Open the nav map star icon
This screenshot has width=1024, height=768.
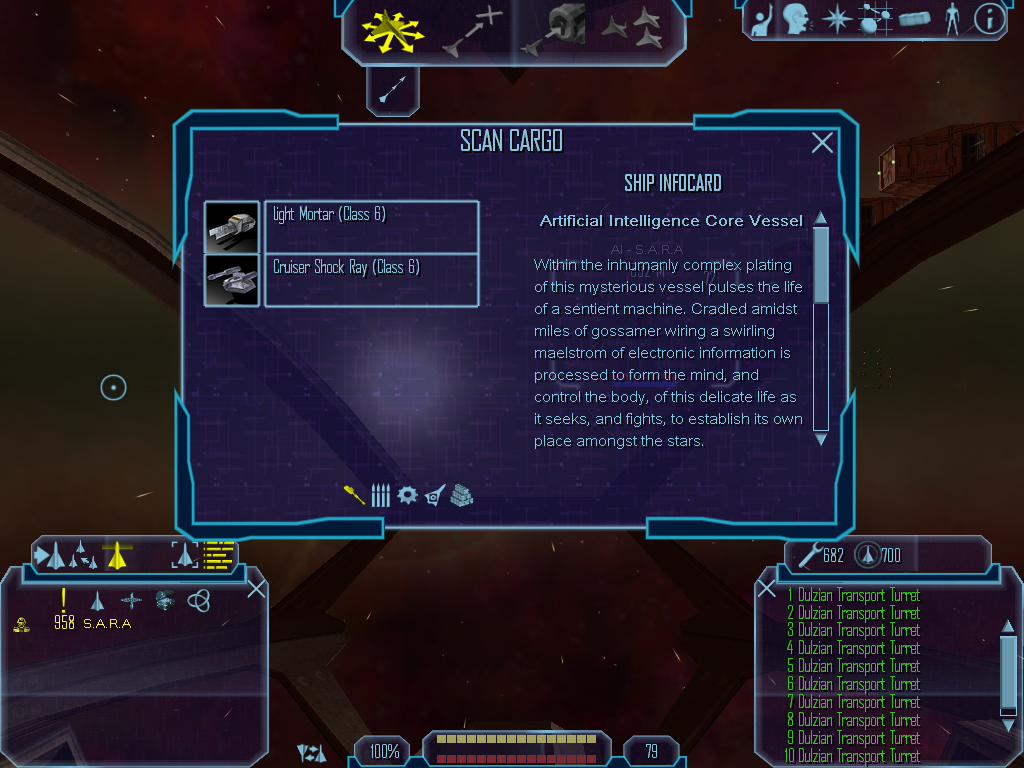(835, 19)
